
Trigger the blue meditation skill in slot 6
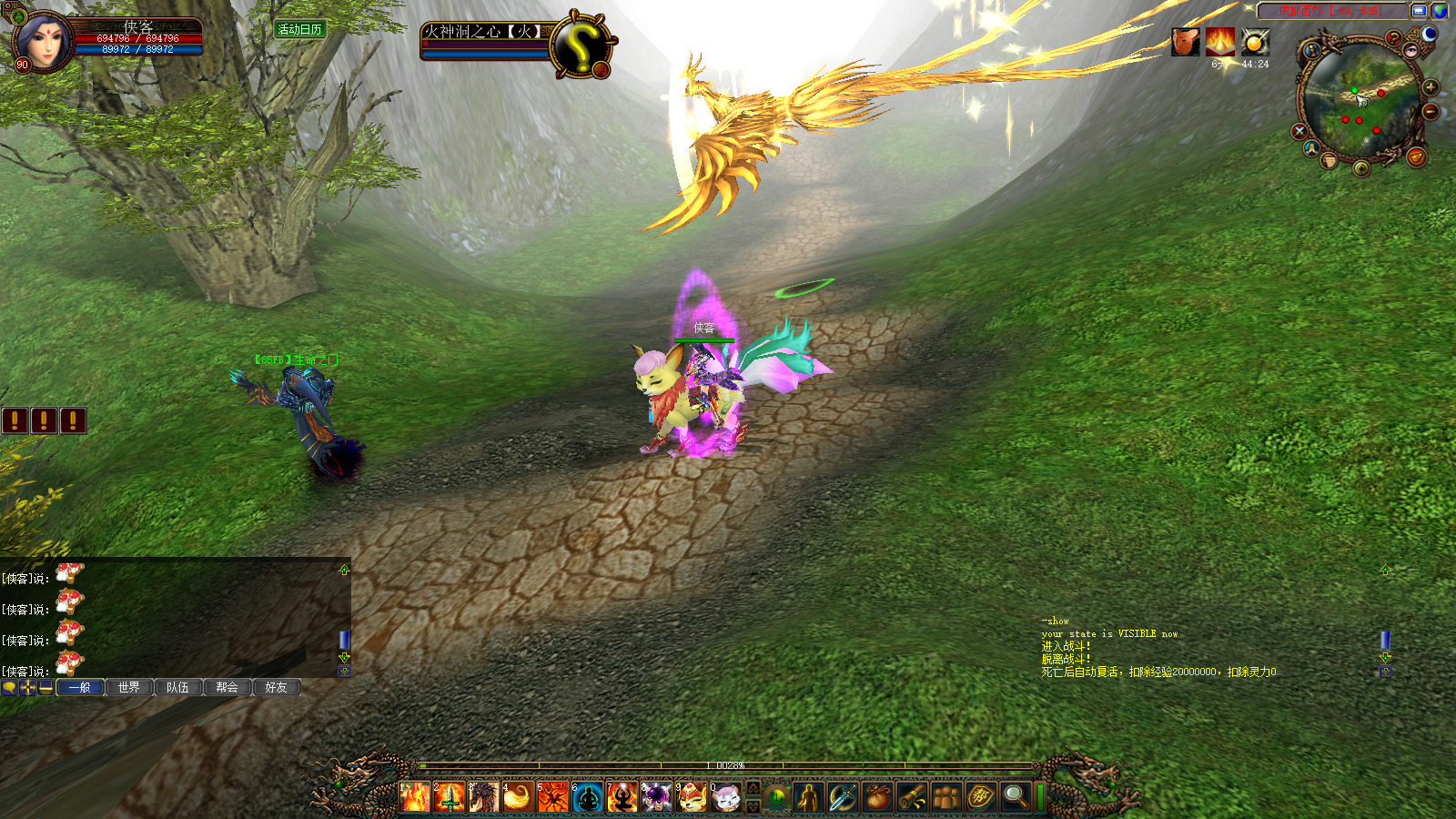pos(588,797)
